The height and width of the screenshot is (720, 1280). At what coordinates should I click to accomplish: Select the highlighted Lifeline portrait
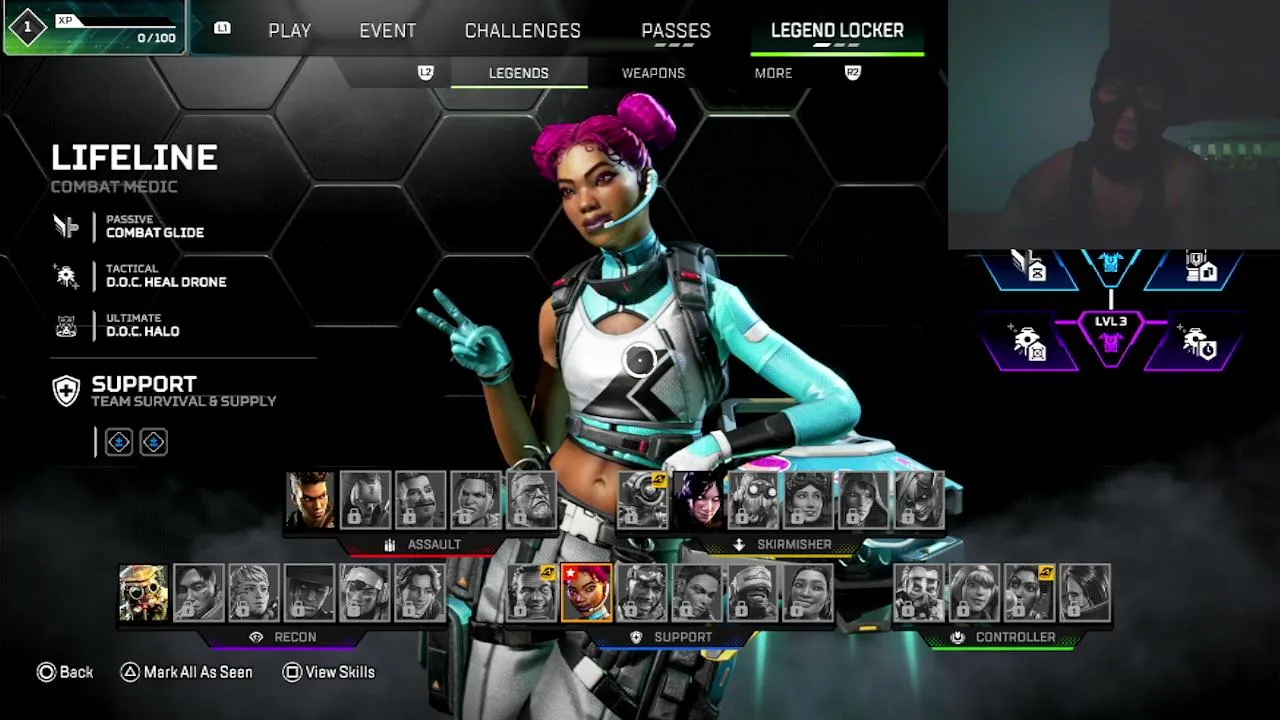click(586, 592)
